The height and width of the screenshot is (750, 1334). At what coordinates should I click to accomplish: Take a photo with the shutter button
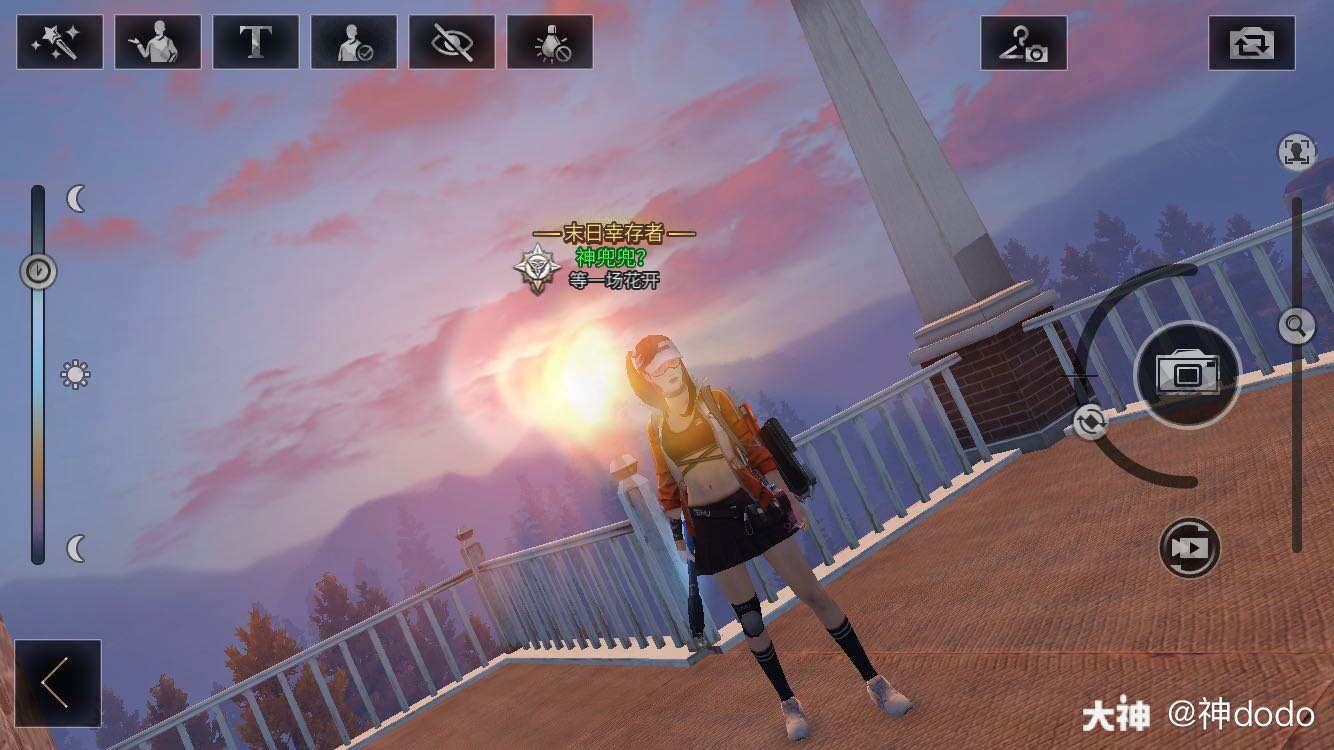pyautogui.click(x=1187, y=375)
